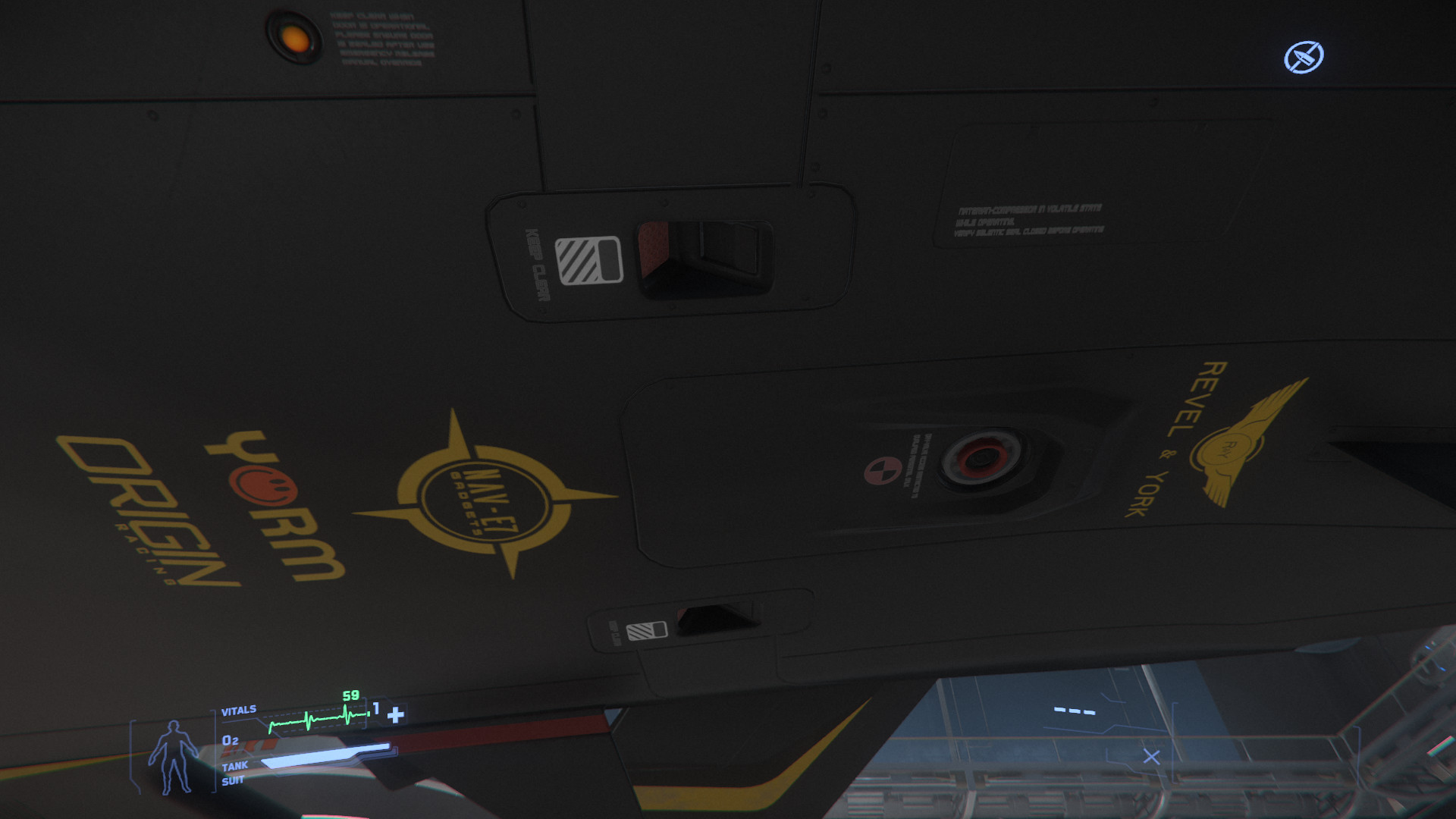Select the body status silhouette icon
This screenshot has width=1456, height=819.
pyautogui.click(x=173, y=756)
